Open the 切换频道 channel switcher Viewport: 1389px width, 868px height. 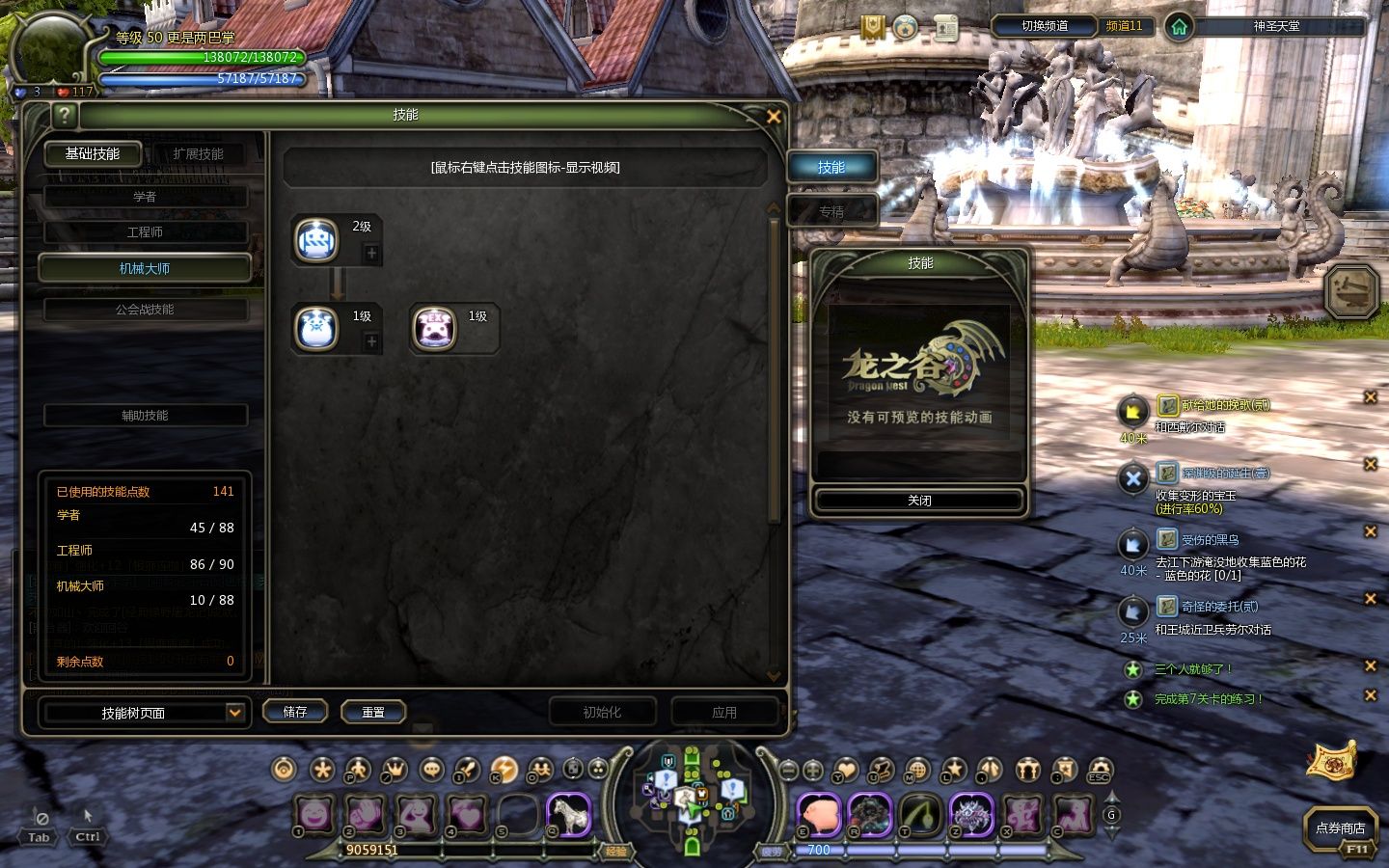1045,26
